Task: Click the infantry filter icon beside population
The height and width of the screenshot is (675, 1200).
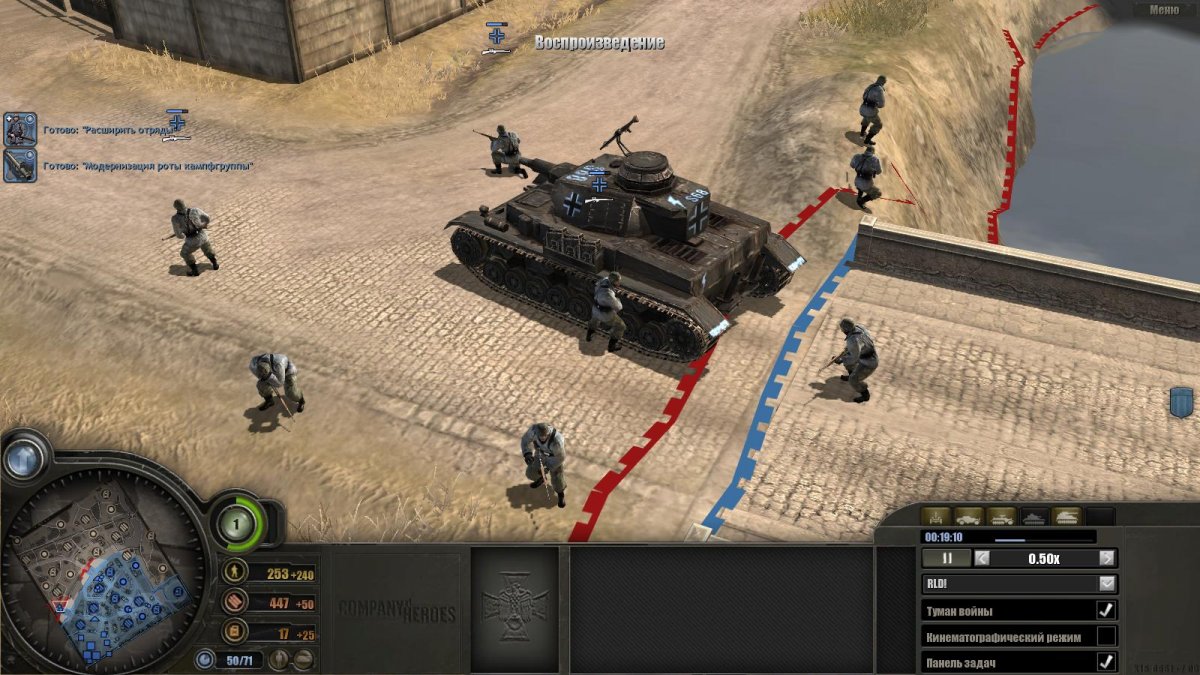Action: [281, 659]
